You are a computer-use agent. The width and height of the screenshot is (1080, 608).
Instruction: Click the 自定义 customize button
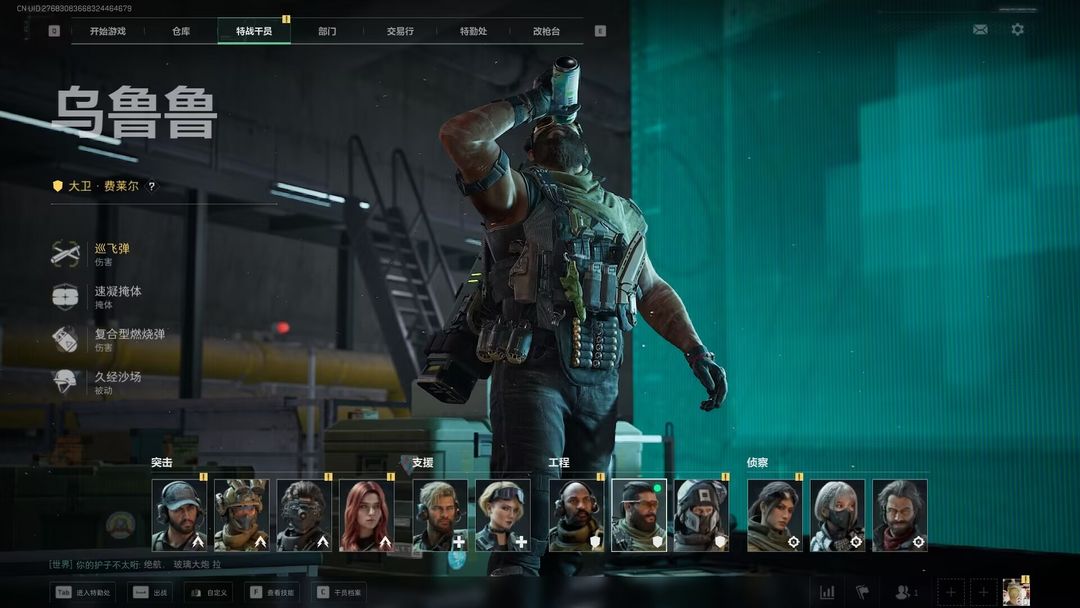click(x=208, y=592)
